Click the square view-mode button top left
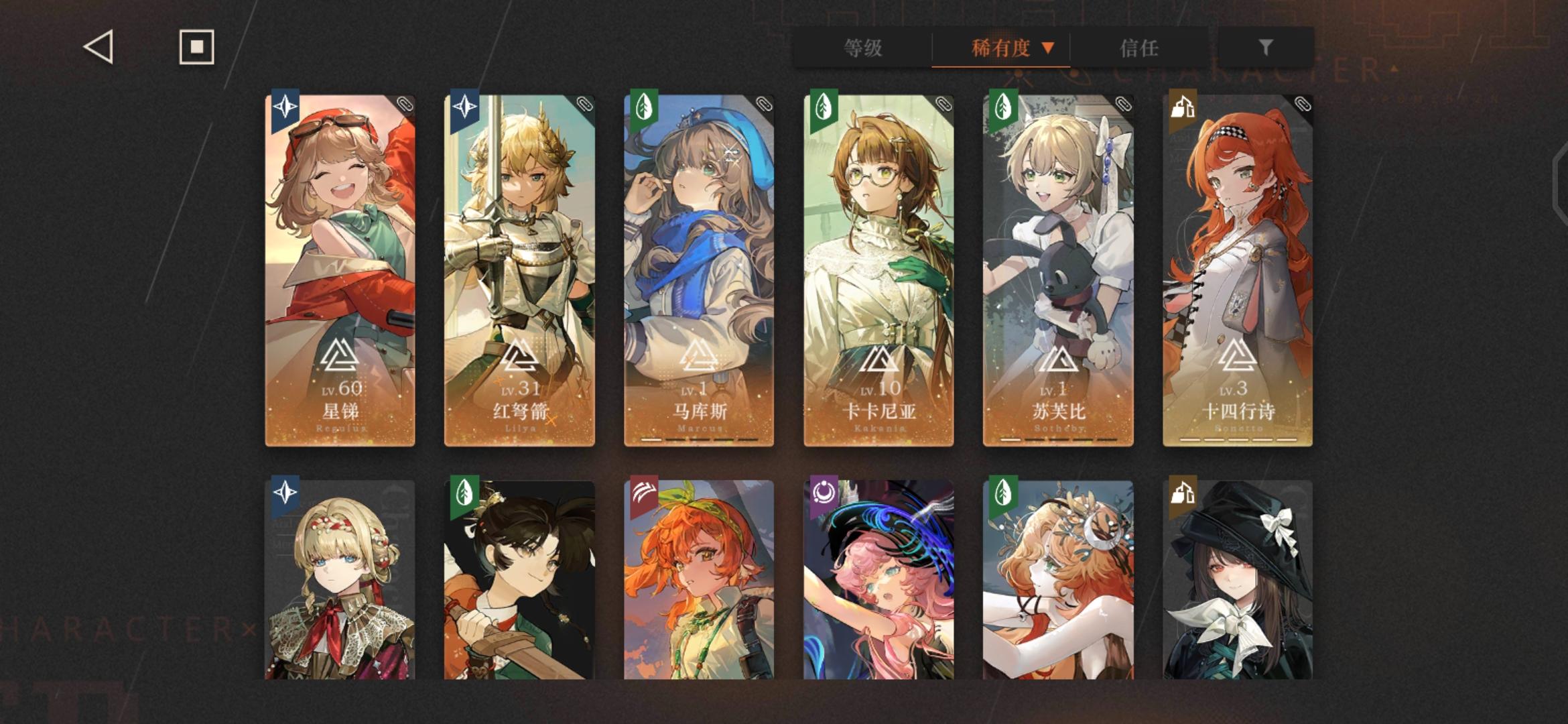1568x724 pixels. click(x=196, y=46)
